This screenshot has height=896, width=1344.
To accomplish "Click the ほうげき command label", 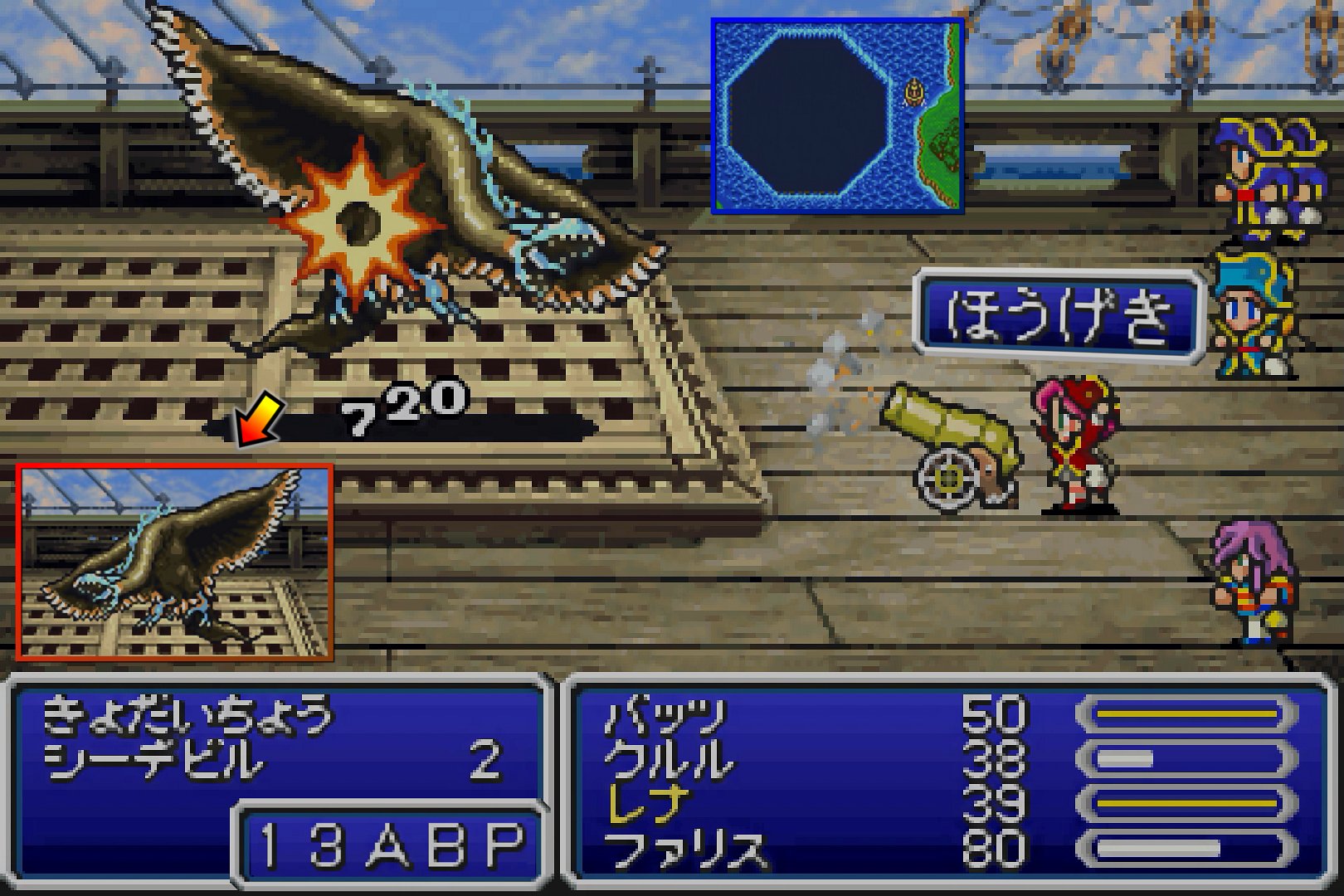I will pyautogui.click(x=1059, y=317).
